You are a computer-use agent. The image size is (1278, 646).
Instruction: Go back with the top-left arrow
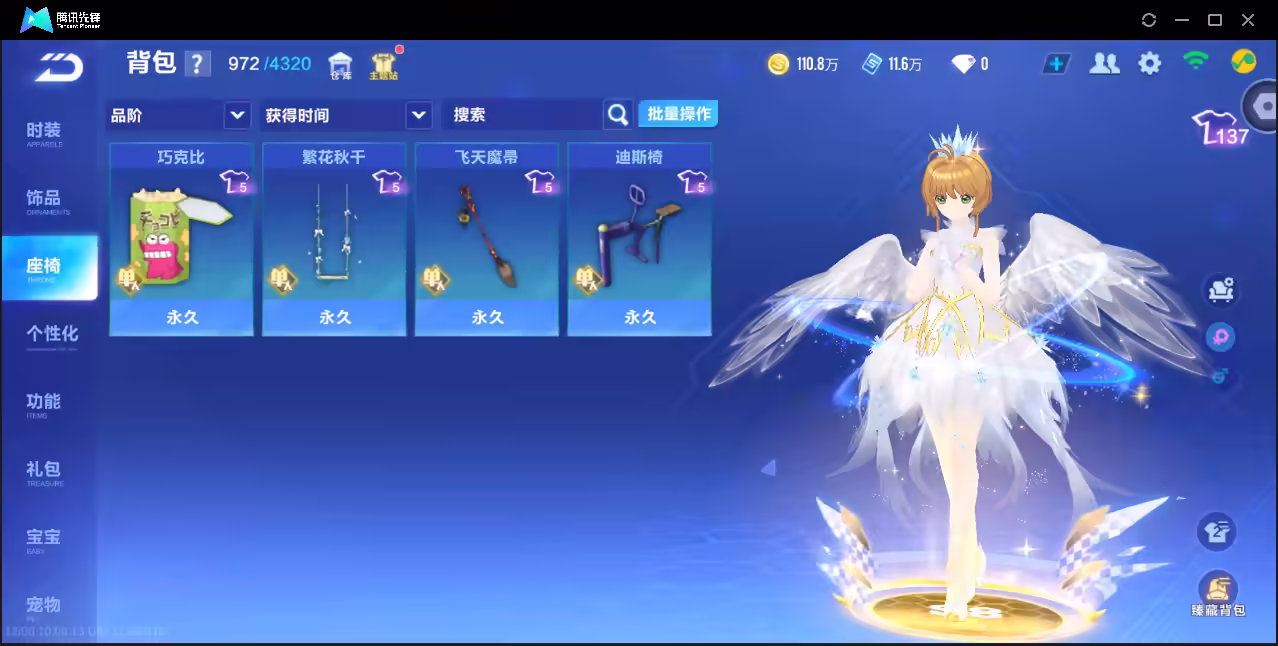pos(58,67)
